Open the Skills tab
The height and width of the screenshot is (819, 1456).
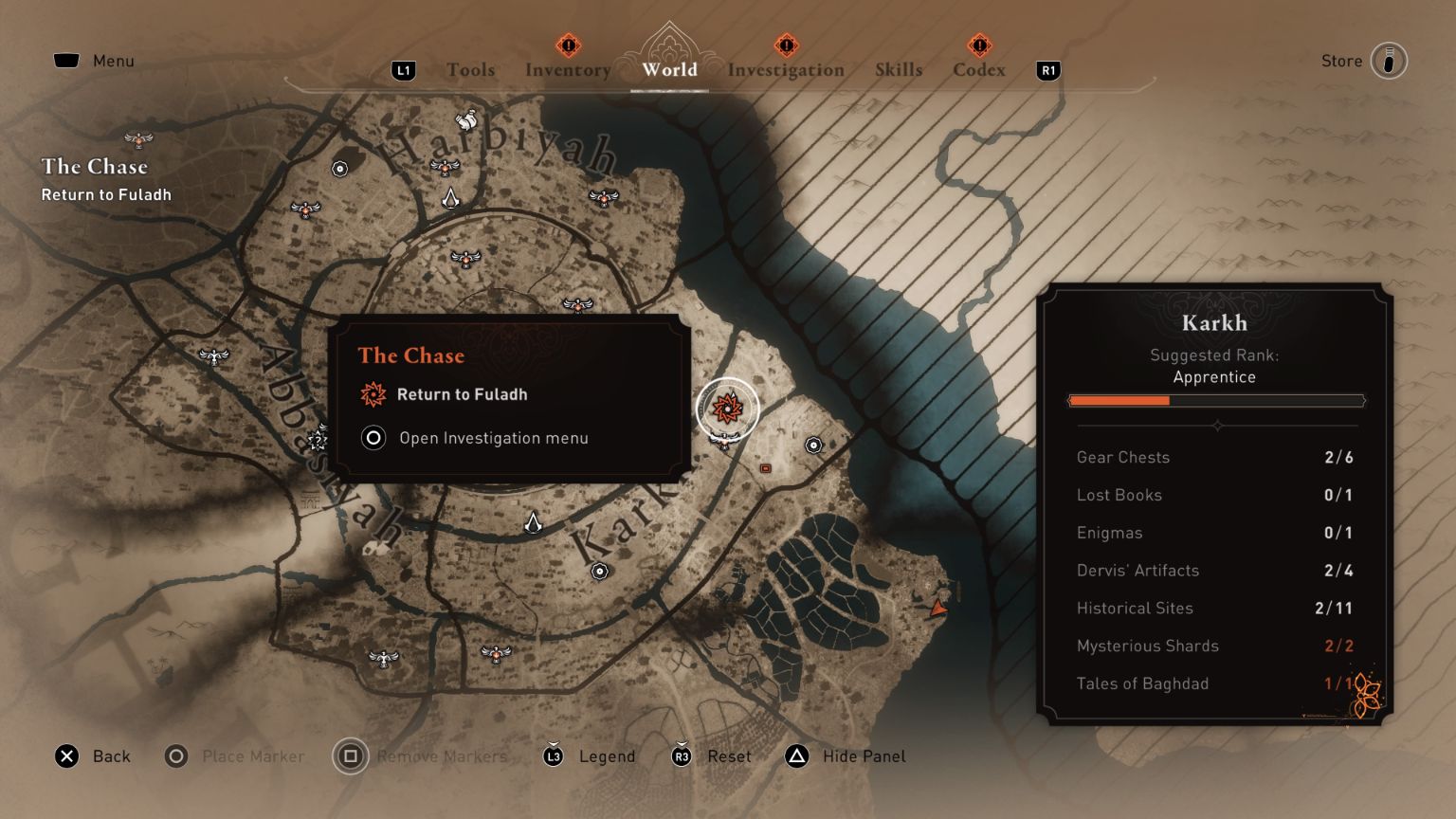[x=899, y=69]
